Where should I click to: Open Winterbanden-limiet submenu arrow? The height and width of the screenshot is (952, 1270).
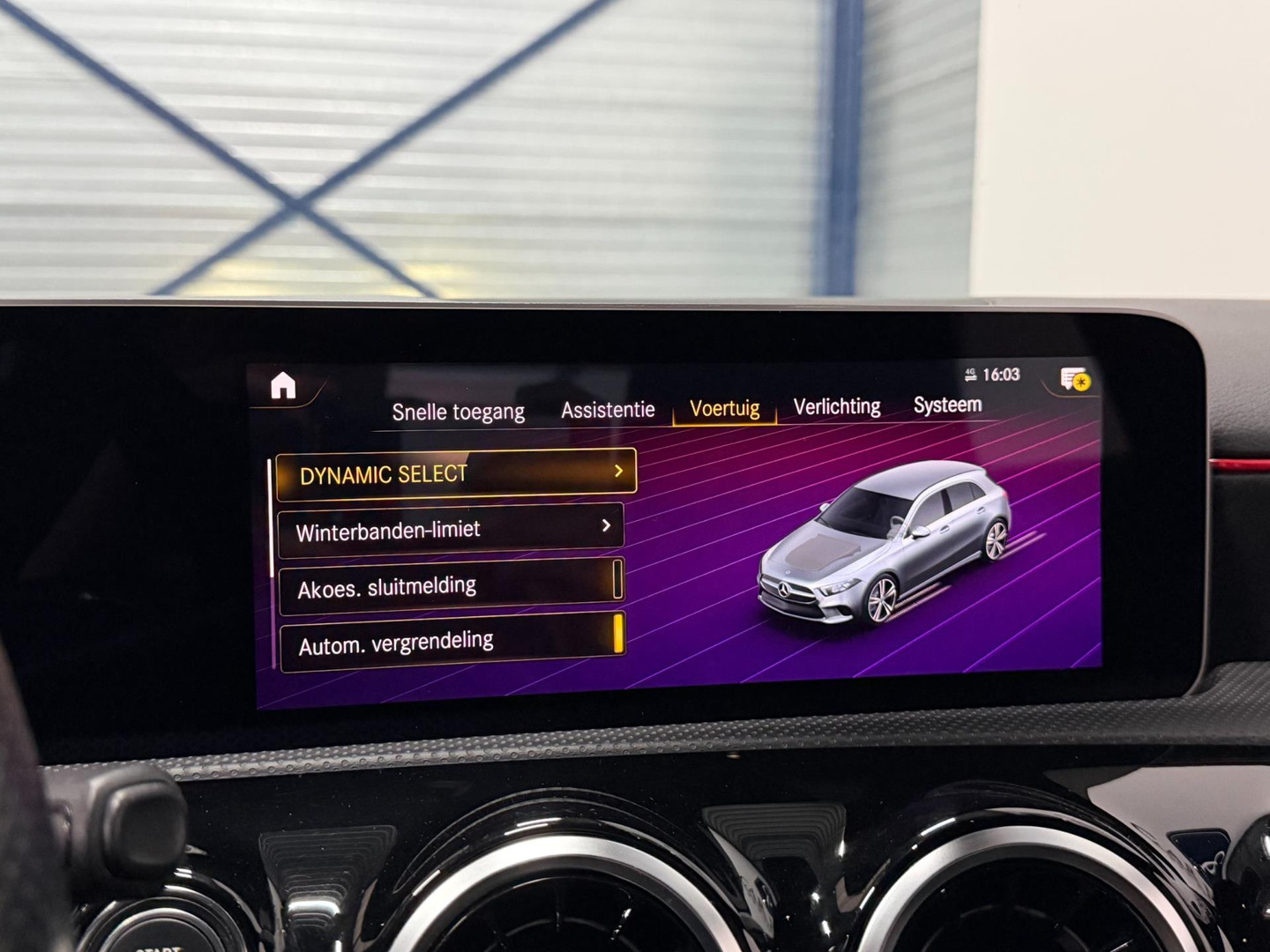point(607,528)
